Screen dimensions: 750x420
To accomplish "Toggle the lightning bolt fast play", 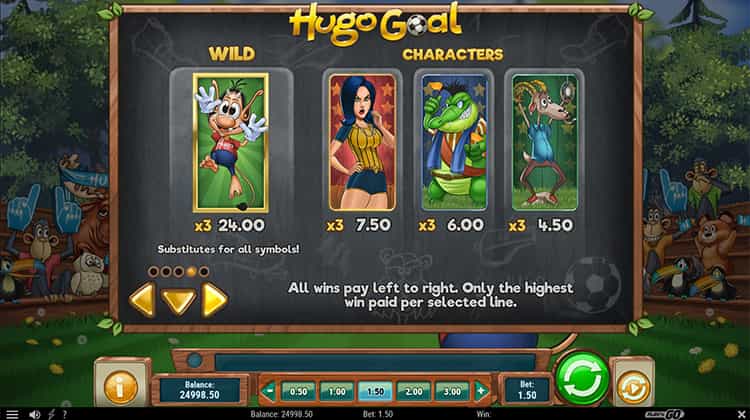I will coord(51,413).
